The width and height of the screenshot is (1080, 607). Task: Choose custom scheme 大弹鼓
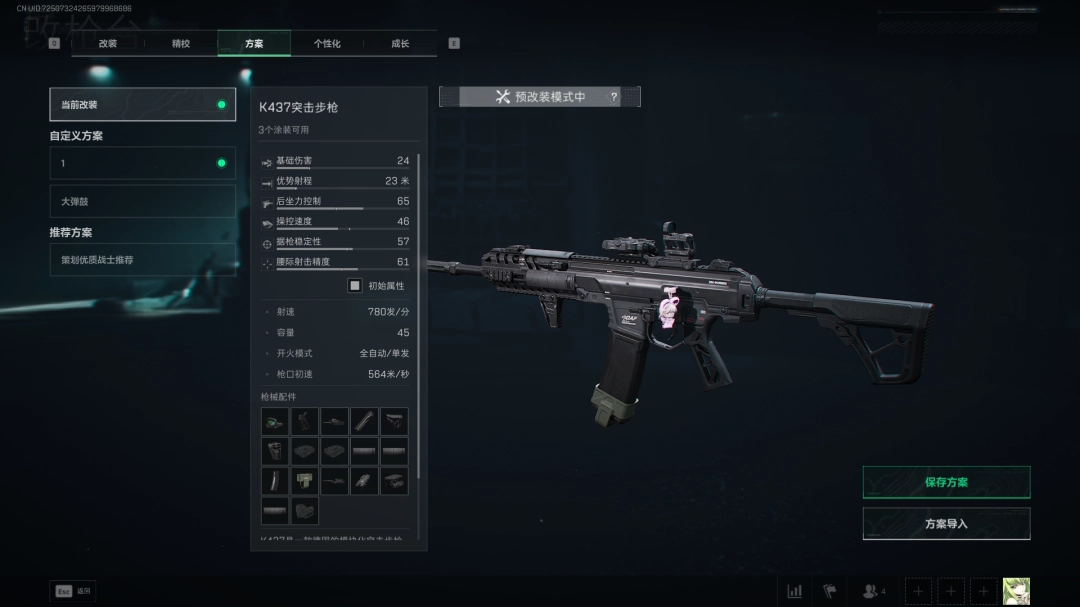point(143,201)
